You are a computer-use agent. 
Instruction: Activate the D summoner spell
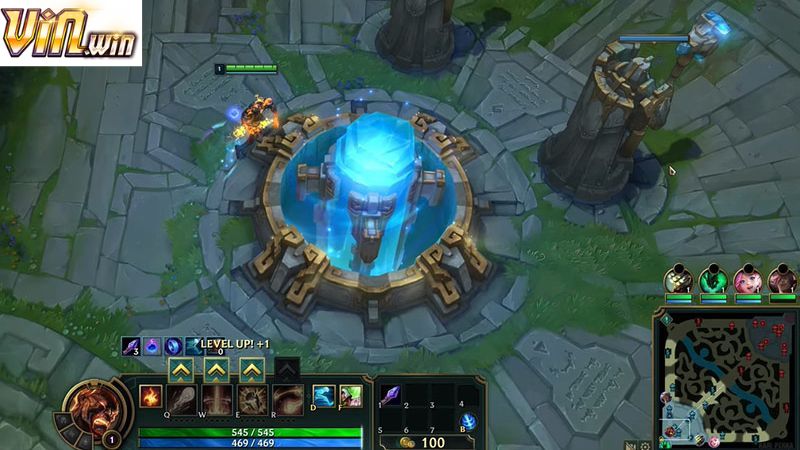tap(323, 396)
